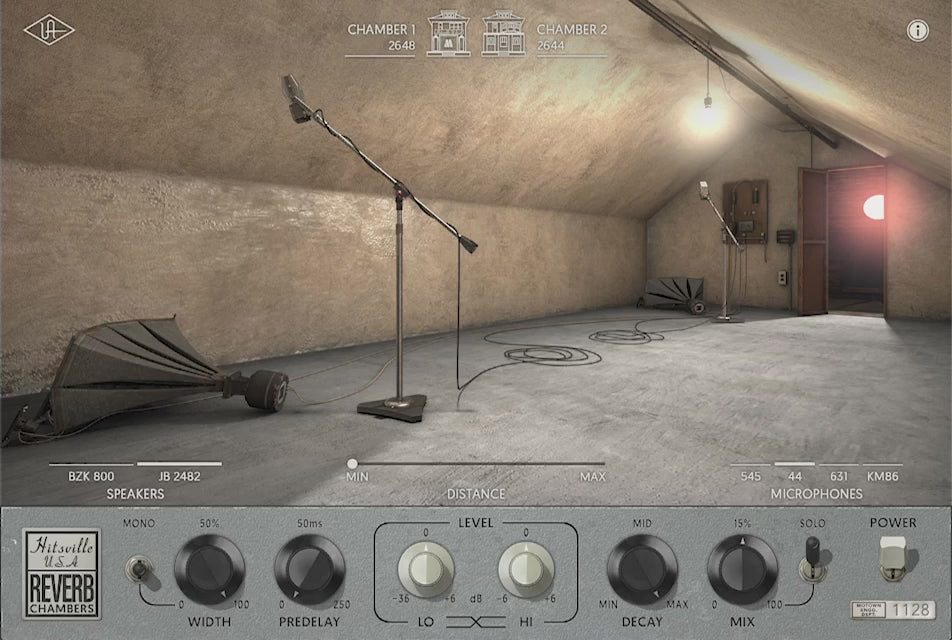Image resolution: width=952 pixels, height=640 pixels.
Task: Click the Hi level knob
Action: (526, 571)
